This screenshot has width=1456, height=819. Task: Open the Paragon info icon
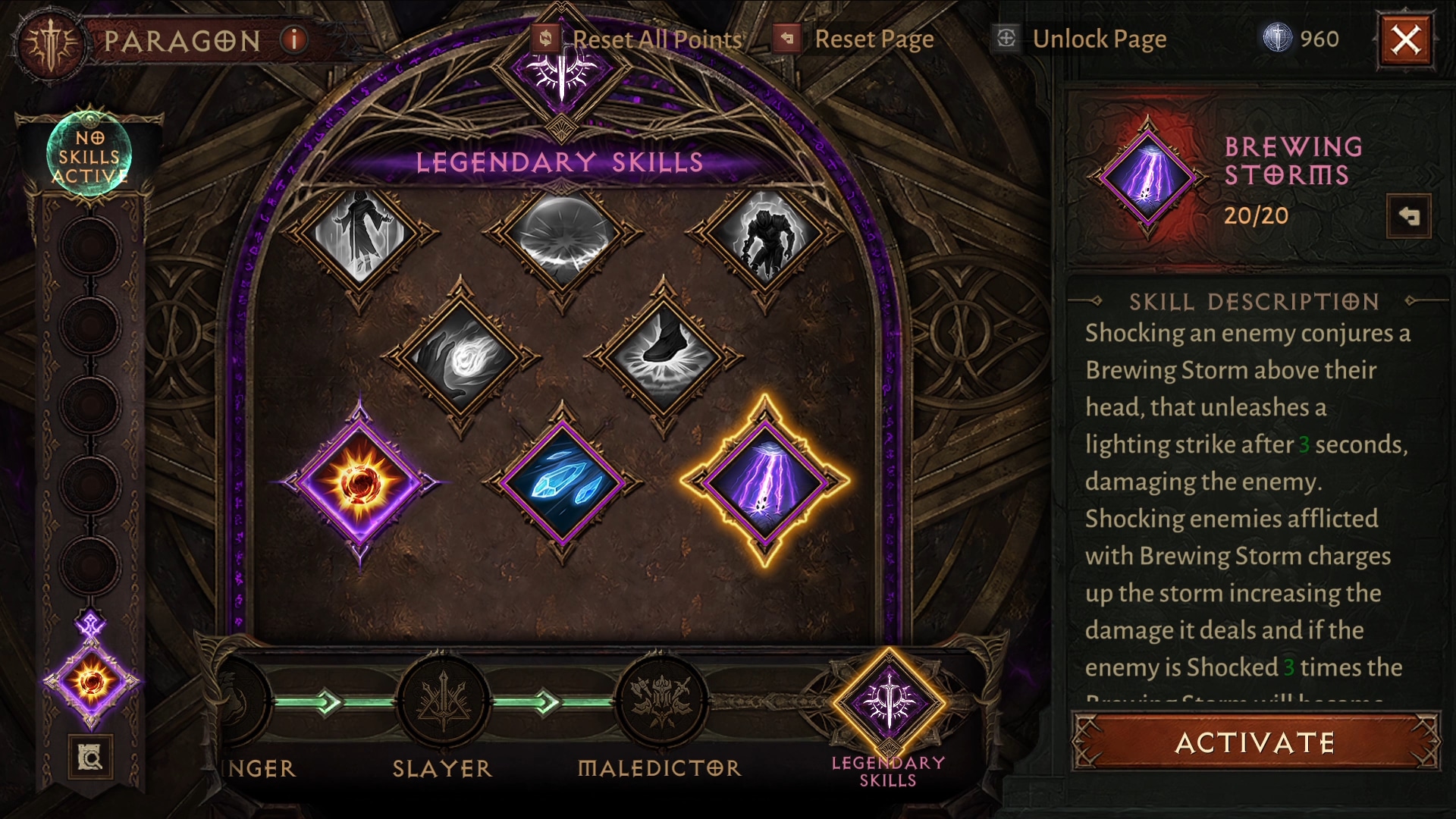[293, 39]
